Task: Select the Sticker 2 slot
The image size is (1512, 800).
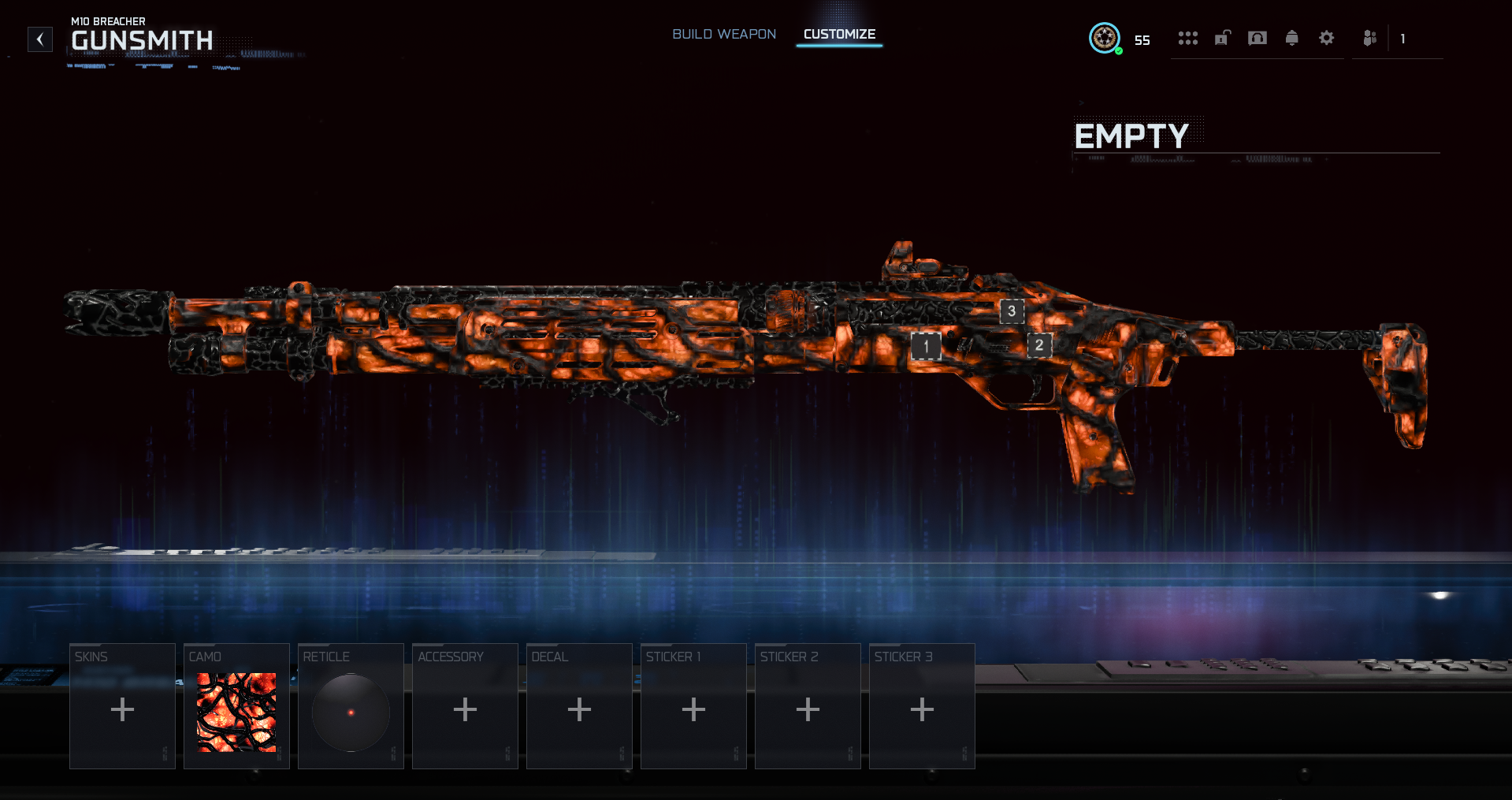Action: pyautogui.click(x=808, y=706)
